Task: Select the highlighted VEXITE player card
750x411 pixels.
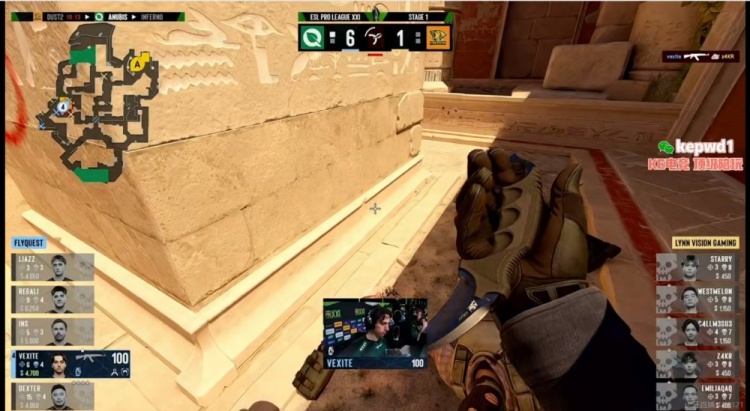Action: 70,364
